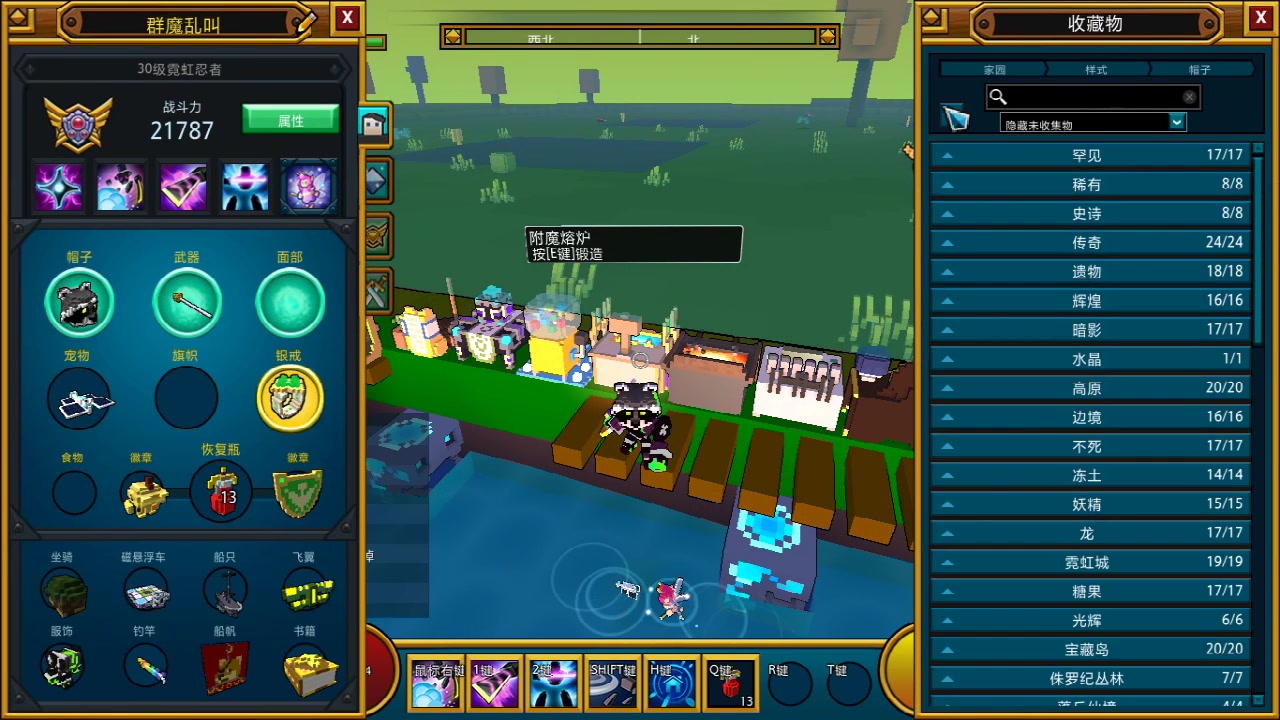Expand the 宝藏岛 collection row
This screenshot has width=1280, height=720.
(1092, 649)
